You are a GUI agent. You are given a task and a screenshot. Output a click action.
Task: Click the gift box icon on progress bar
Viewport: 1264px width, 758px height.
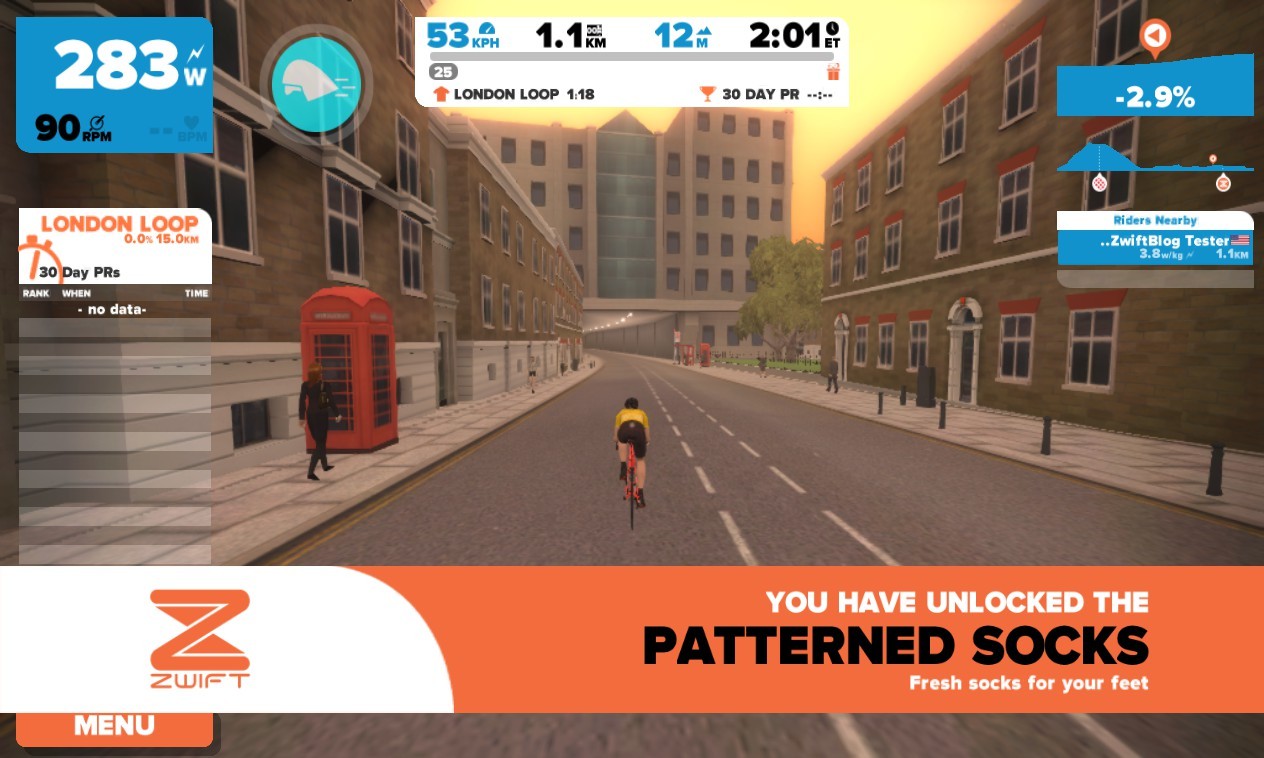(x=833, y=72)
